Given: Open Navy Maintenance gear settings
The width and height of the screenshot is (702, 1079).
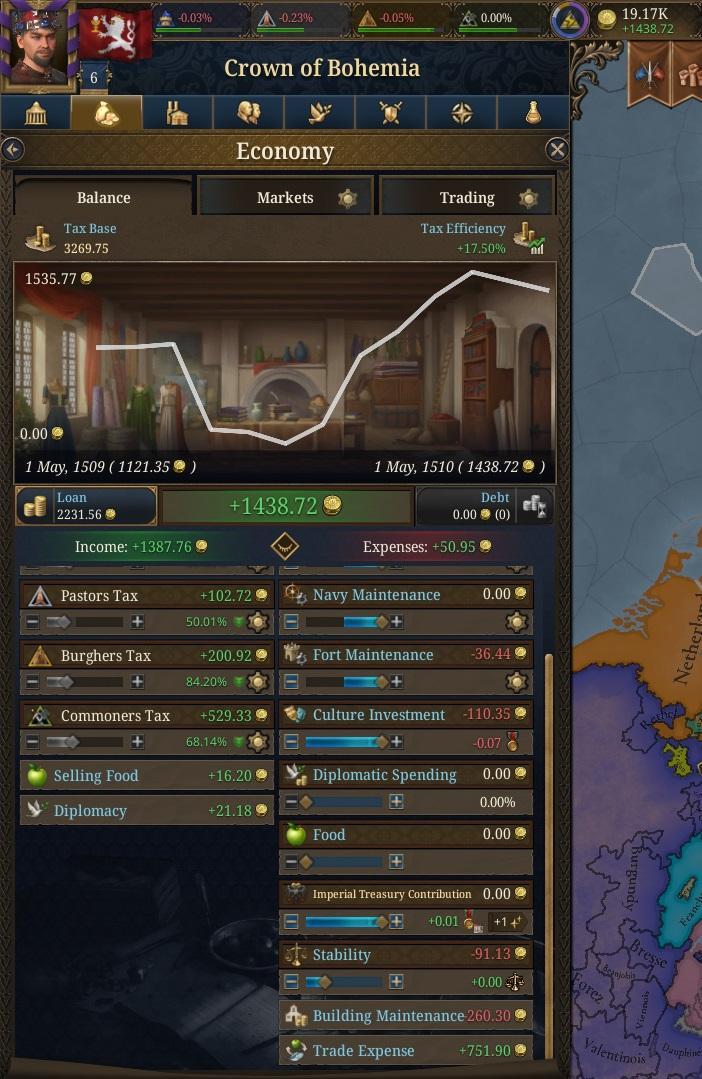Looking at the screenshot, I should (516, 622).
